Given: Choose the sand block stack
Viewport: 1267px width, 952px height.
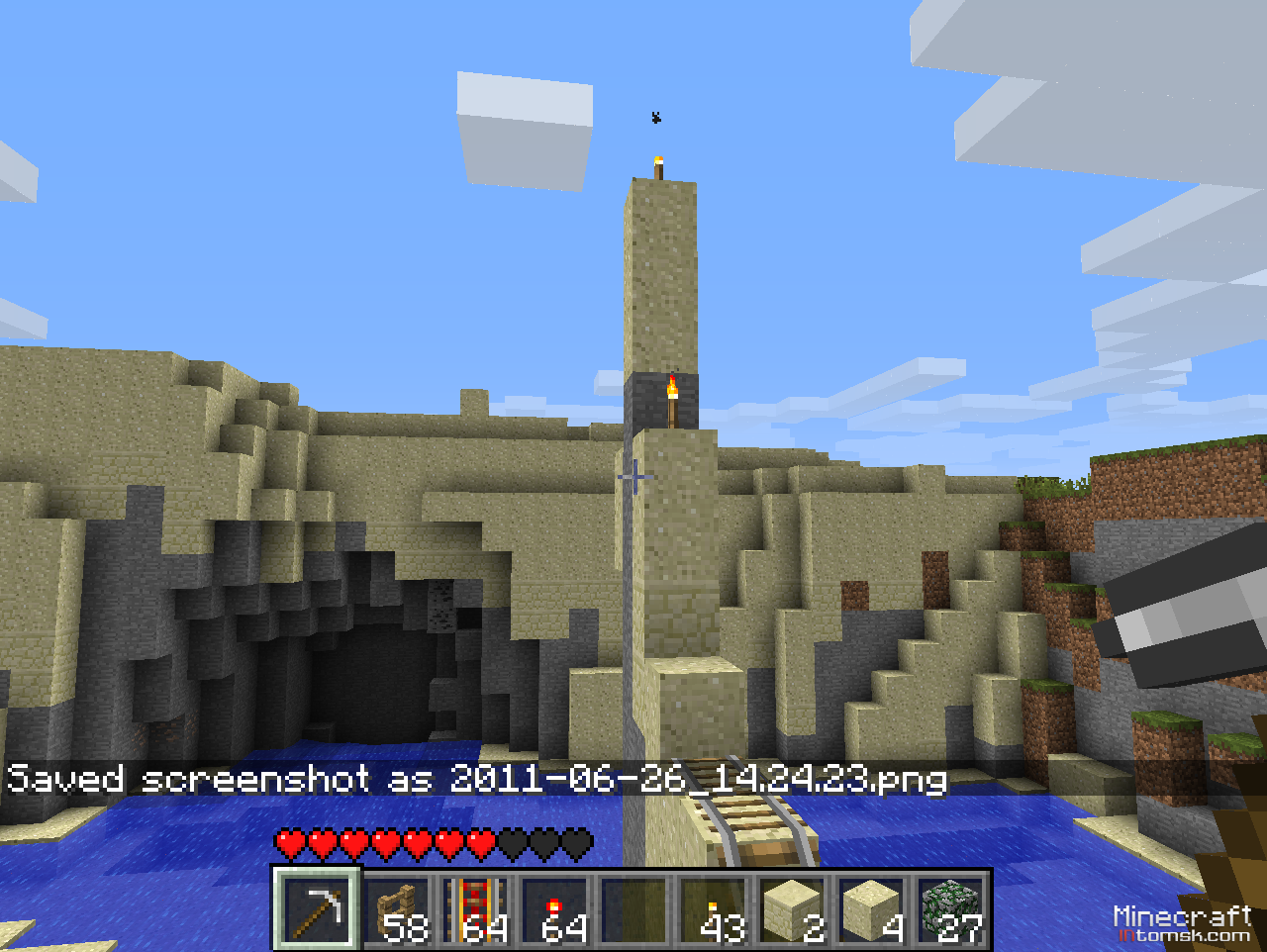Looking at the screenshot, I should 872,907.
